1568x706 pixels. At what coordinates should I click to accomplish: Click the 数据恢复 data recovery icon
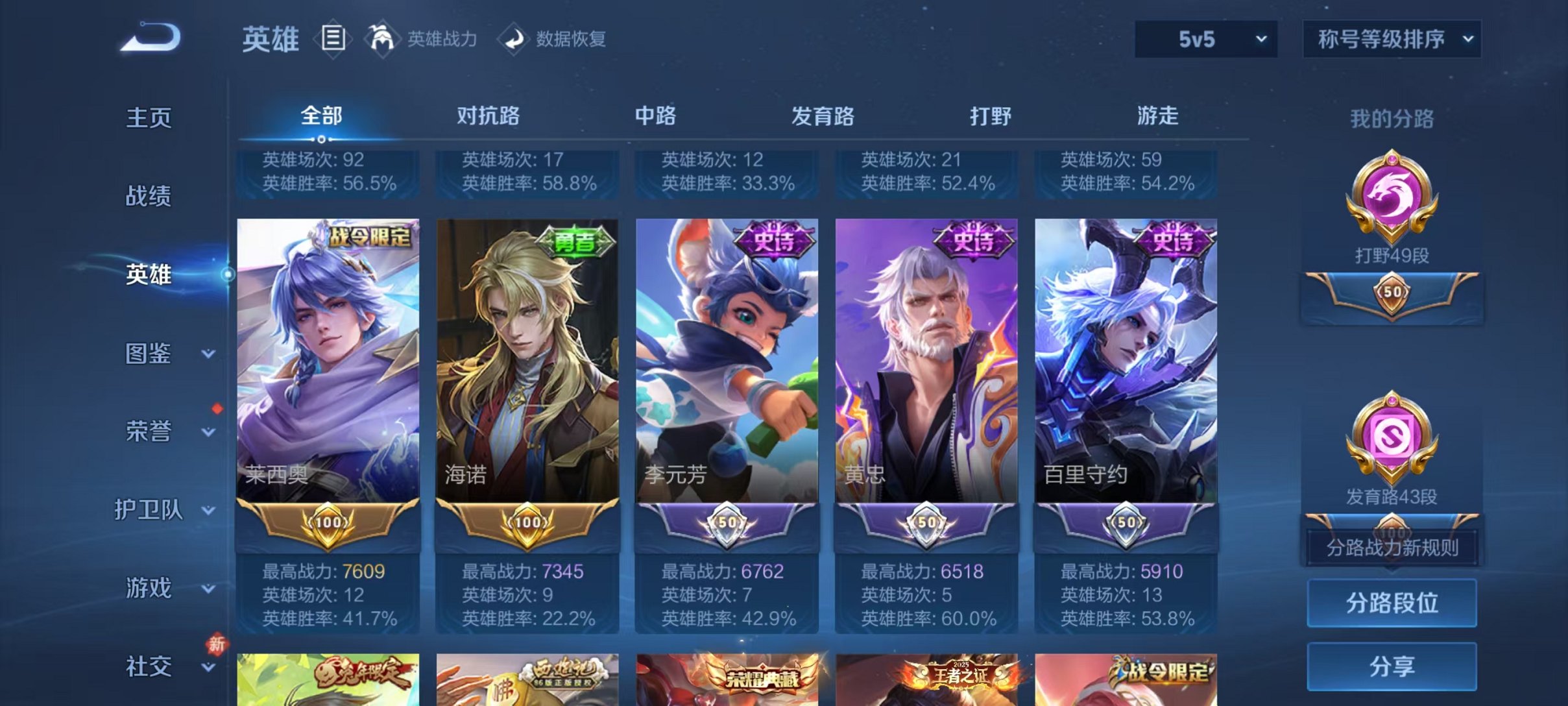(514, 40)
